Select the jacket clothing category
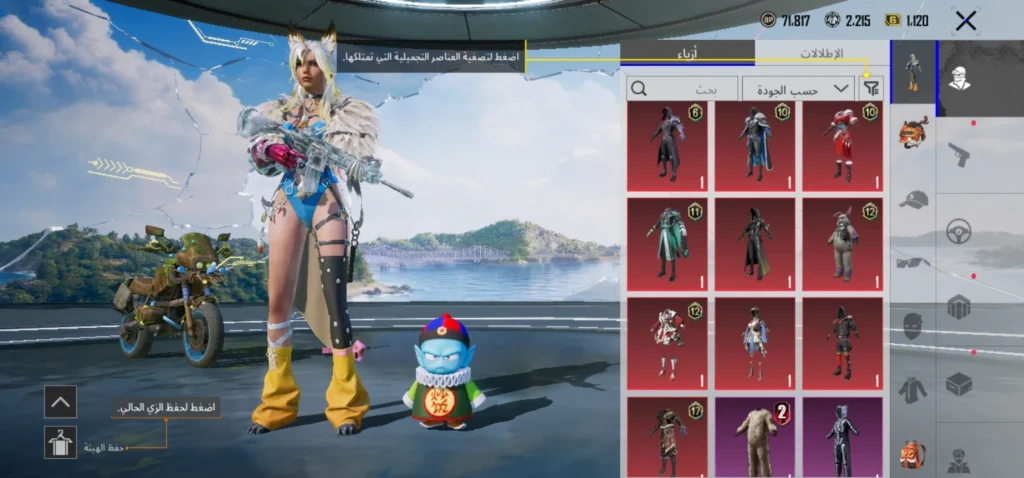The image size is (1024, 478). click(913, 389)
